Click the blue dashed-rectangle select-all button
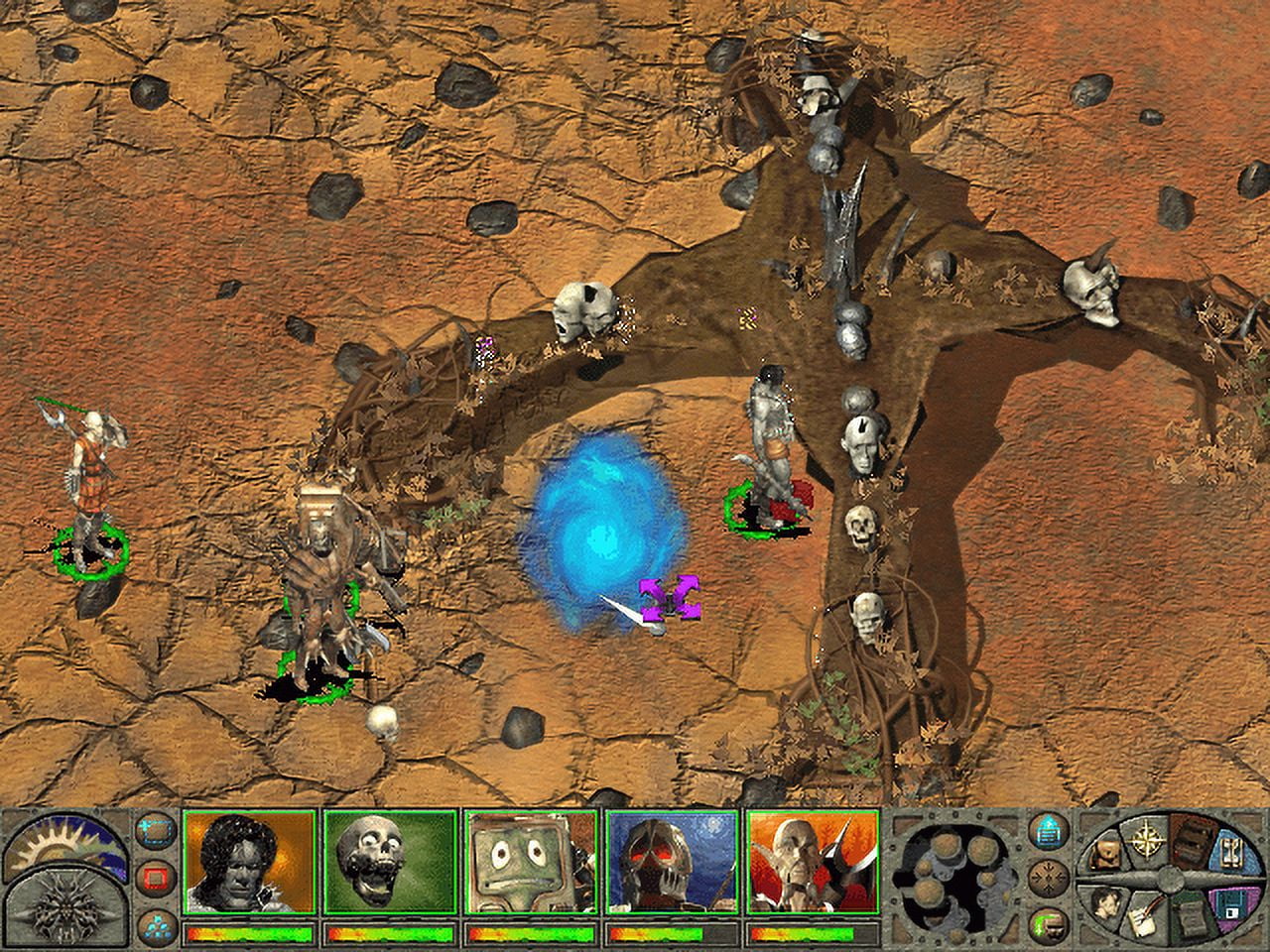 click(x=154, y=831)
